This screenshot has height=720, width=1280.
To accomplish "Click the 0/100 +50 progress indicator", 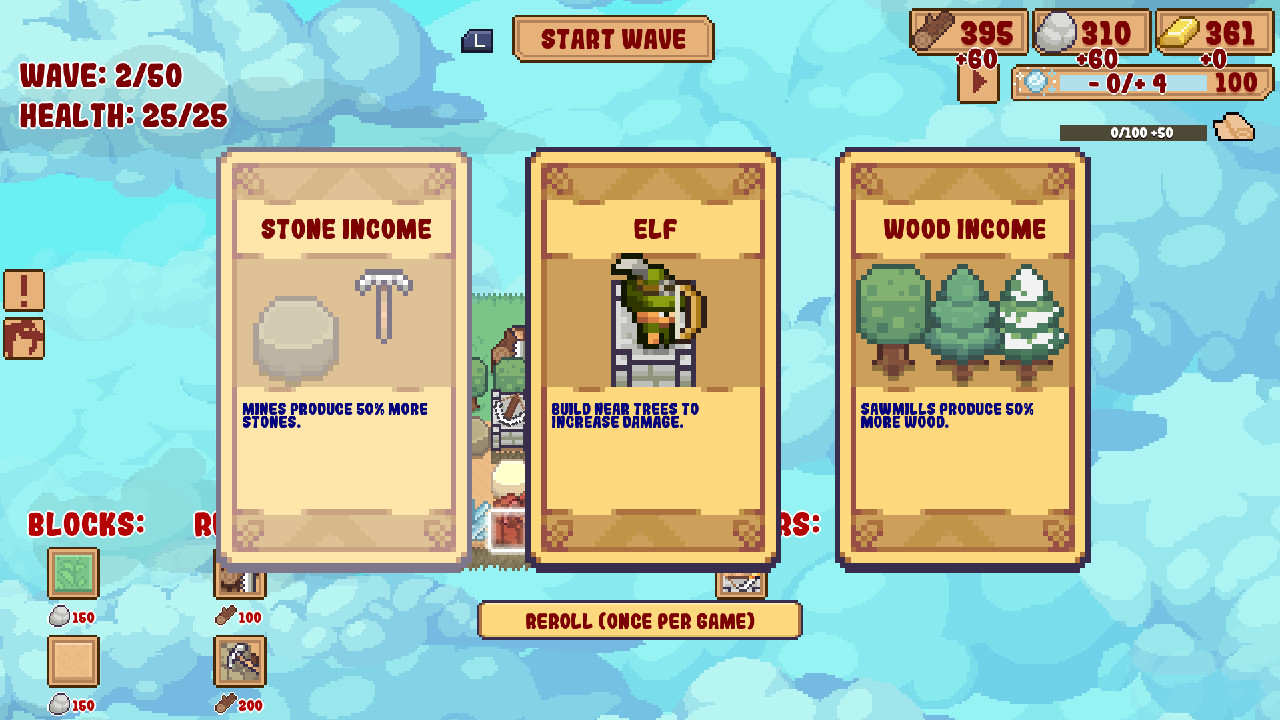I will (1135, 130).
